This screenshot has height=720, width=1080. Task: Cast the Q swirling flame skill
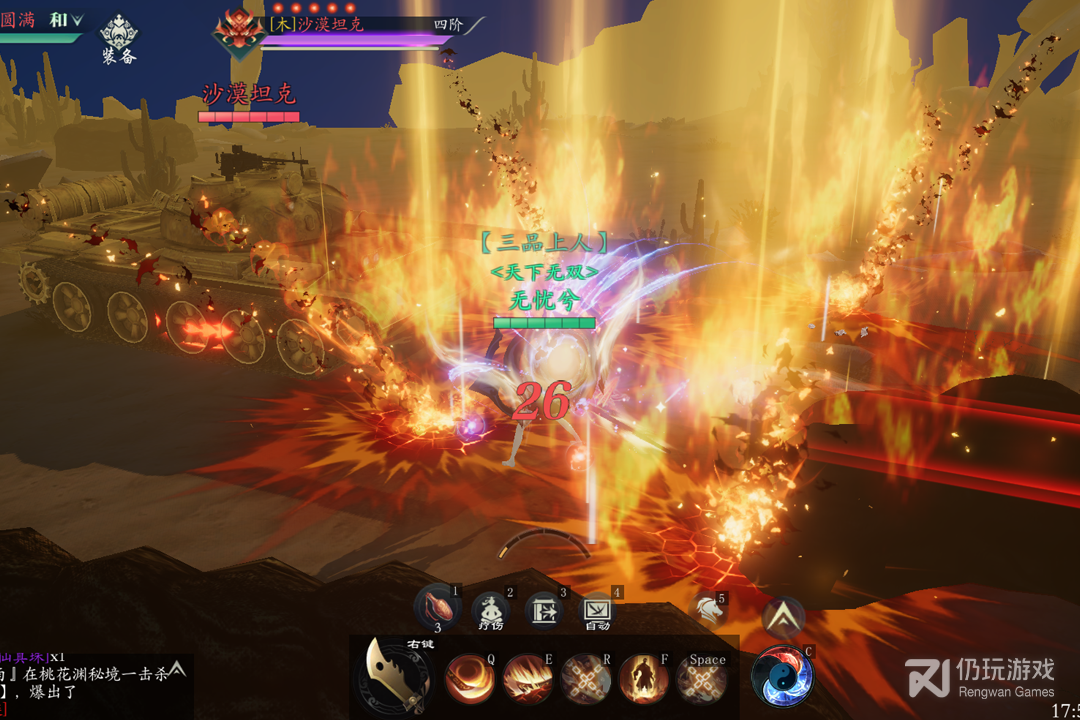click(x=468, y=679)
